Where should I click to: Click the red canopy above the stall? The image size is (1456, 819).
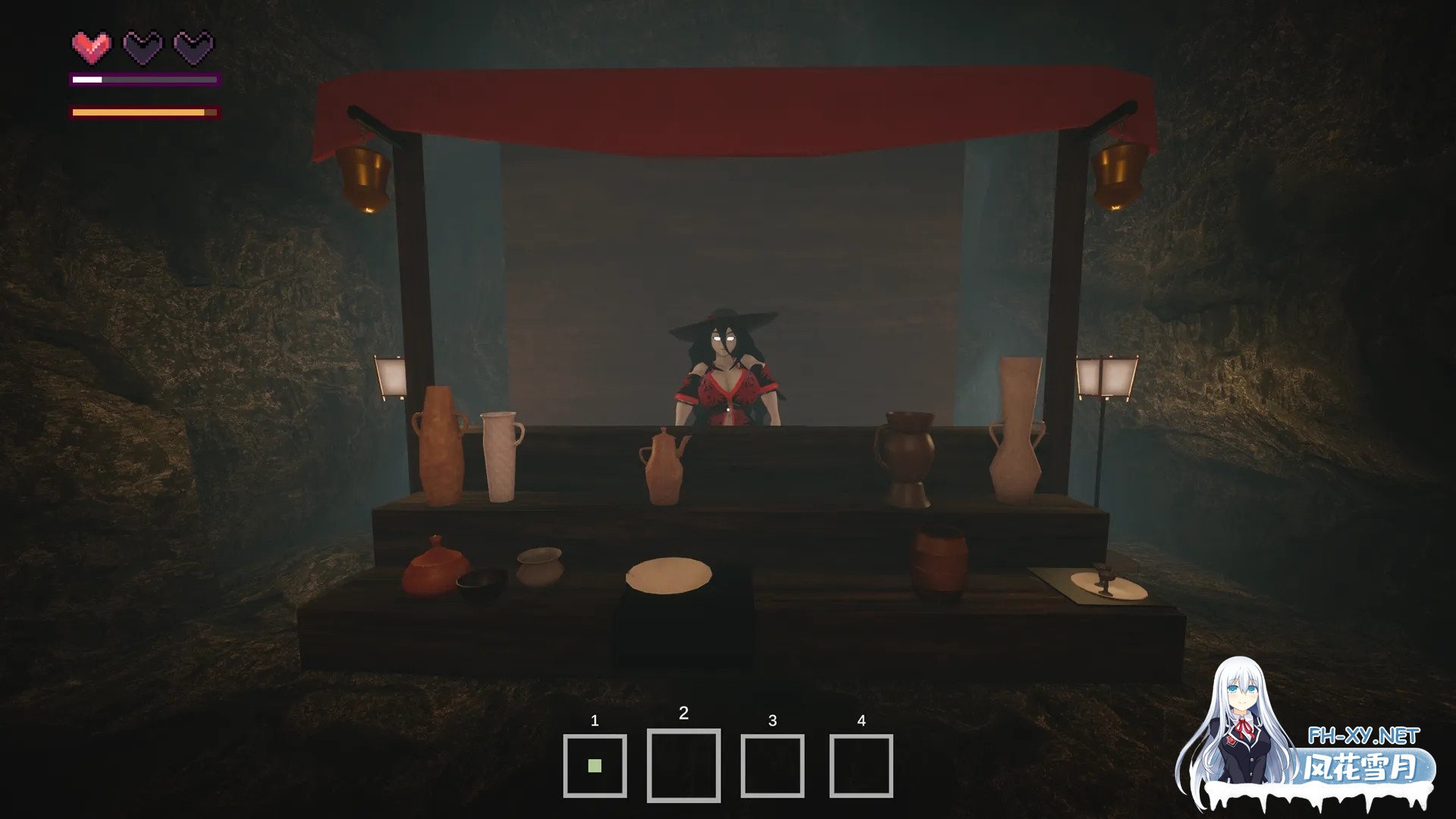728,99
